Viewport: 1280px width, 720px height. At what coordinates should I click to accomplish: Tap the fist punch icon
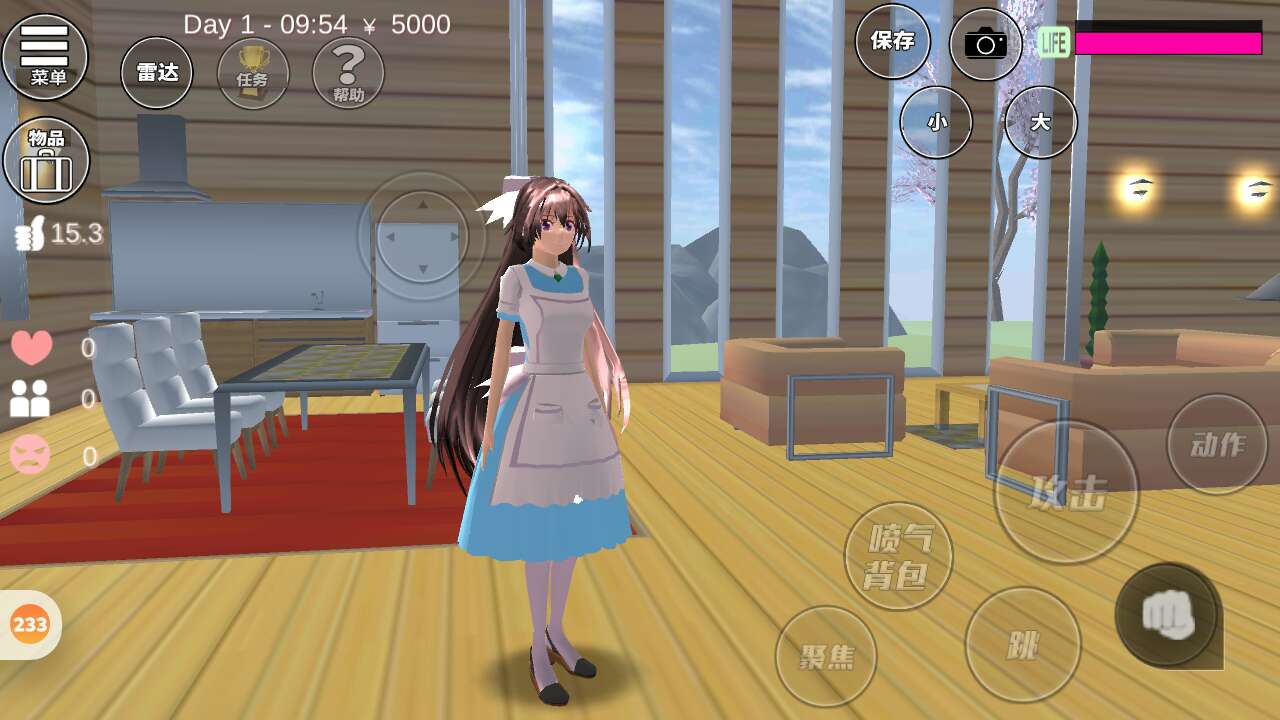1167,614
